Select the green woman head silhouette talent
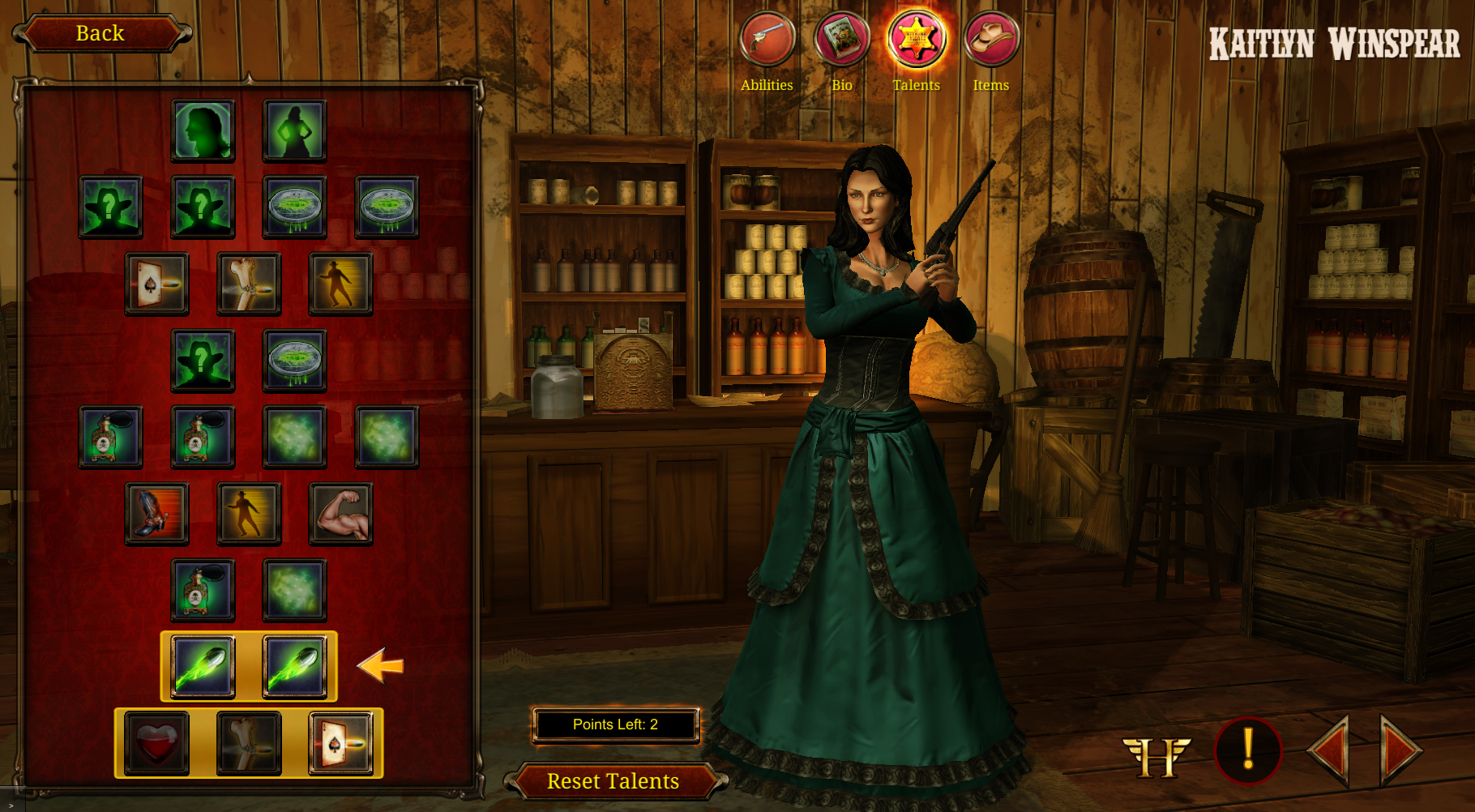1475x812 pixels. pyautogui.click(x=203, y=130)
